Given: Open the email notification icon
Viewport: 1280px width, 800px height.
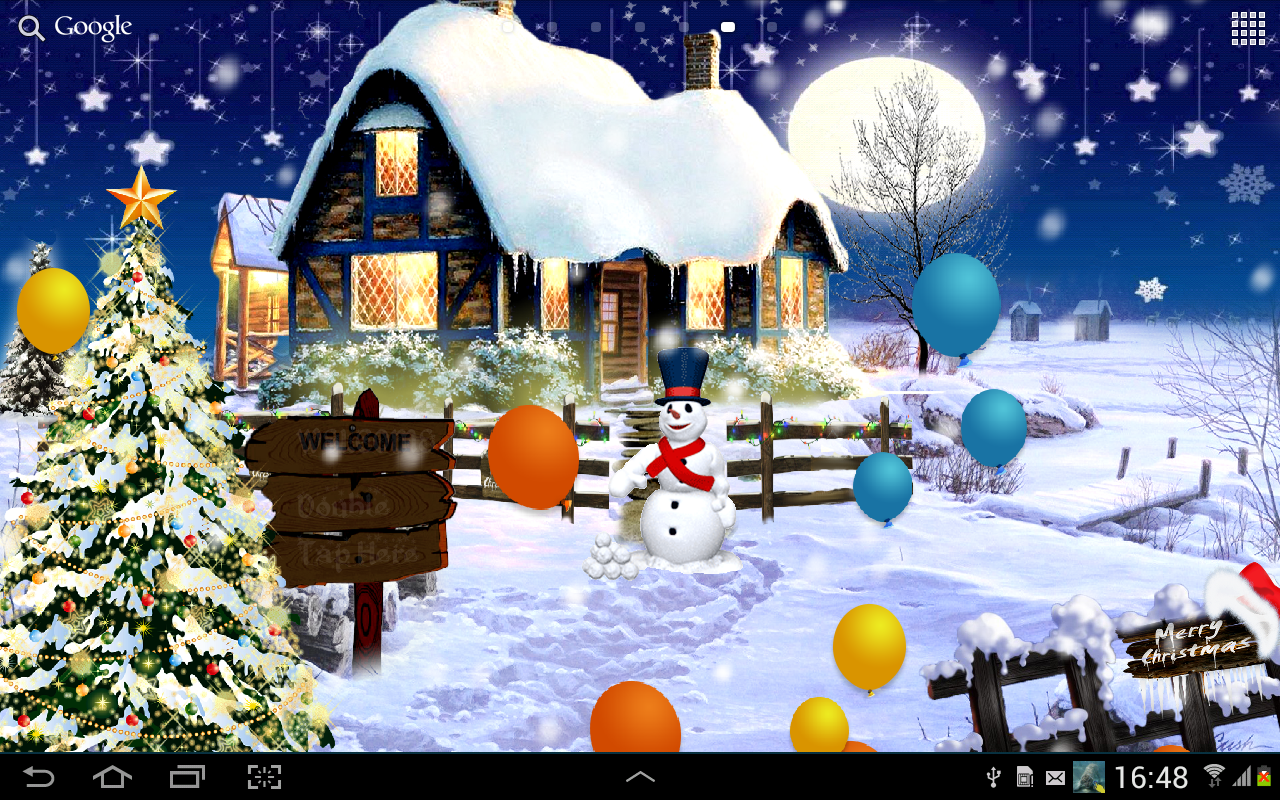Looking at the screenshot, I should click(1055, 779).
